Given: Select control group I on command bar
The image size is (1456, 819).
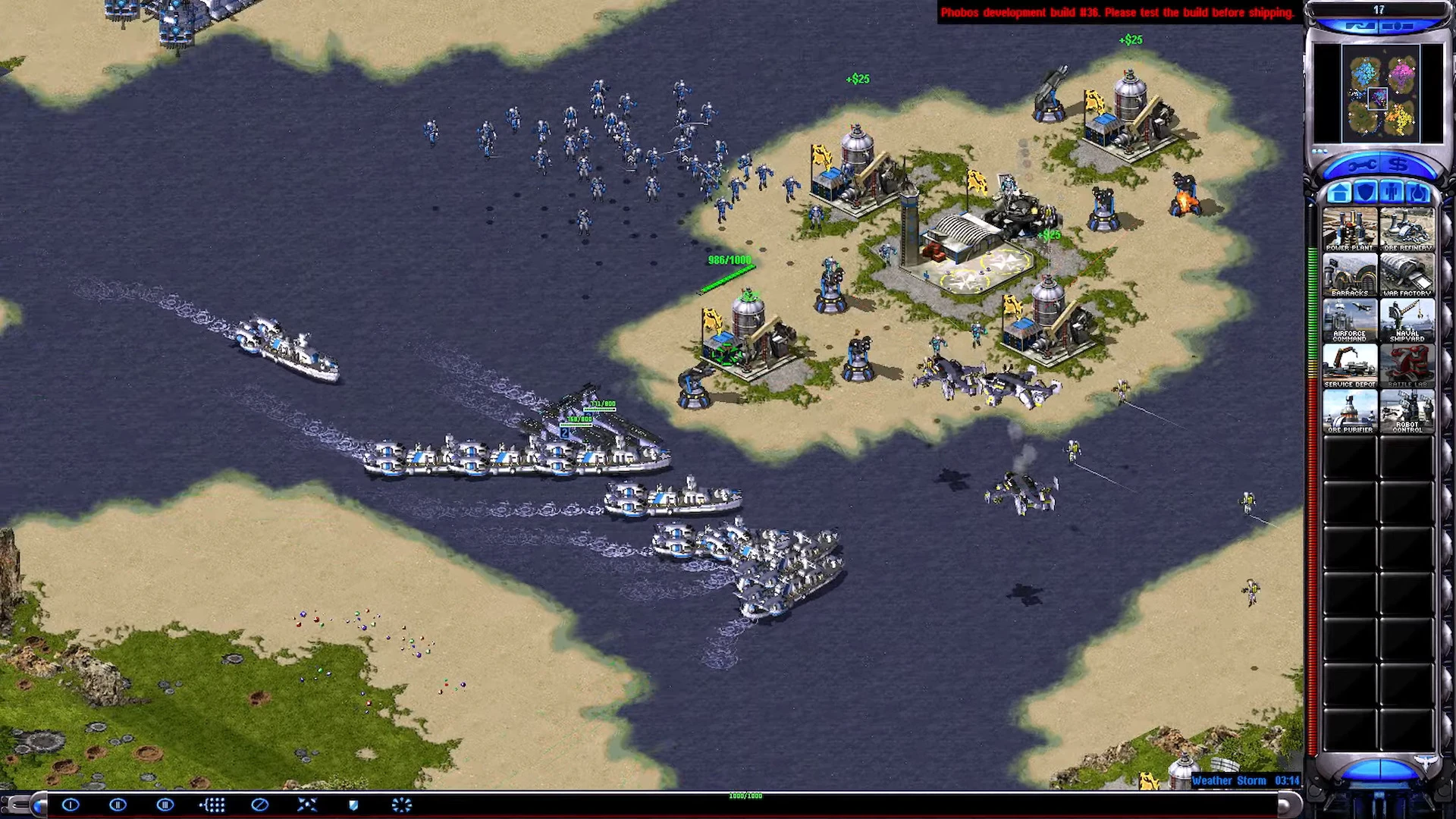Looking at the screenshot, I should 71,805.
